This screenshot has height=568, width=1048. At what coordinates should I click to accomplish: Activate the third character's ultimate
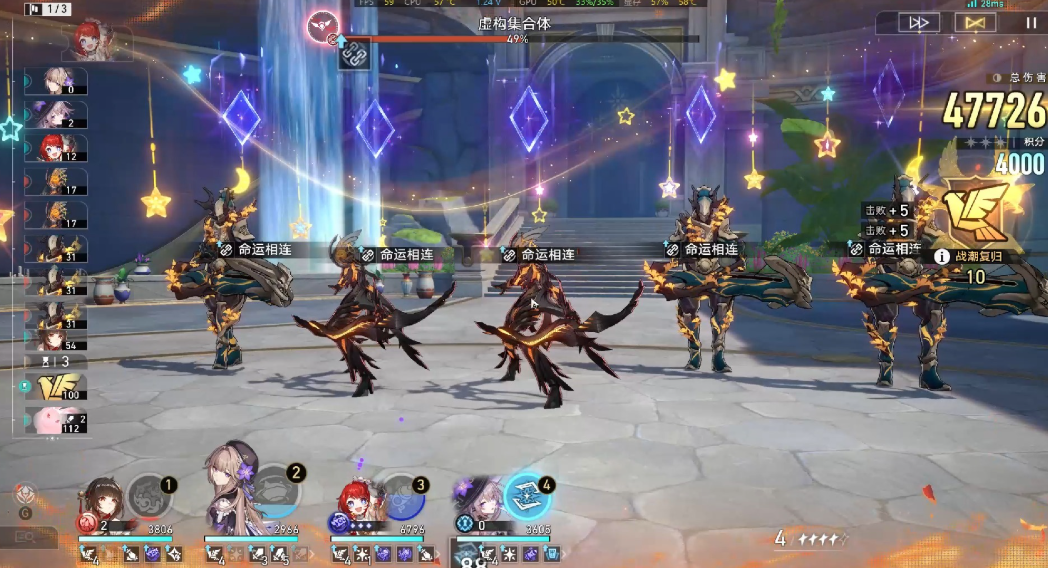(x=402, y=494)
